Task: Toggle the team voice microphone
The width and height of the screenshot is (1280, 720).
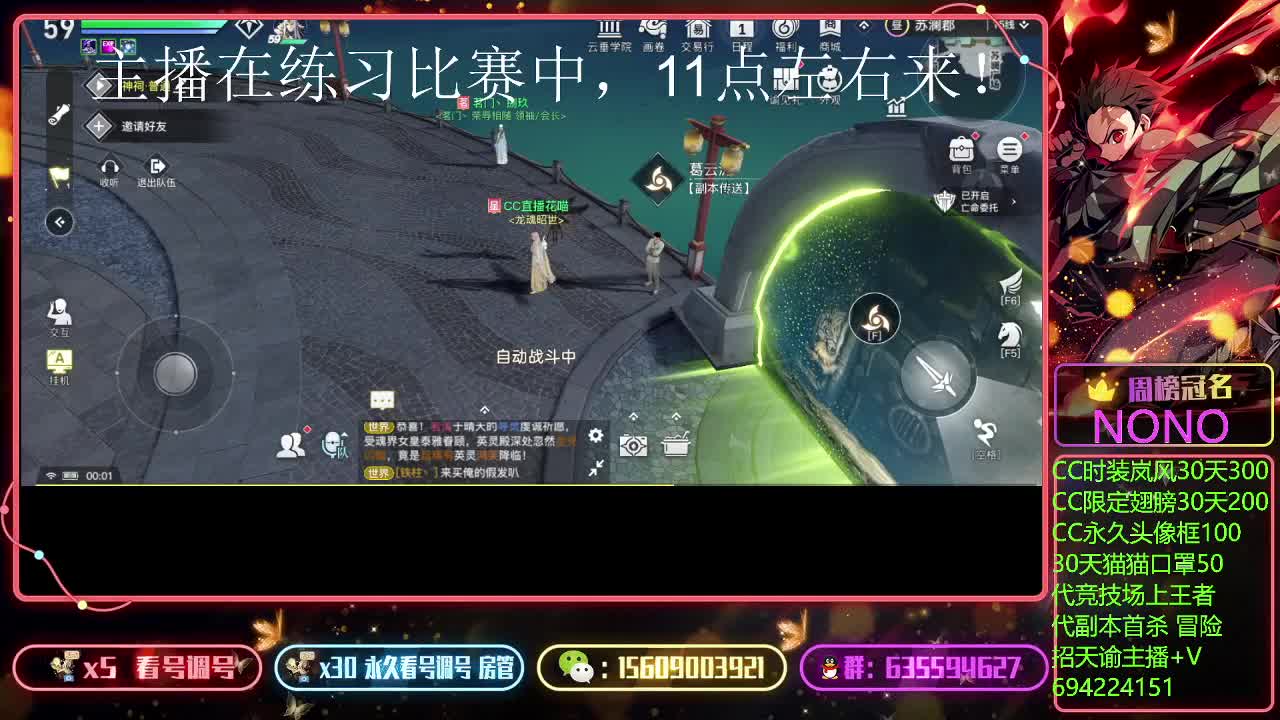Action: click(332, 444)
